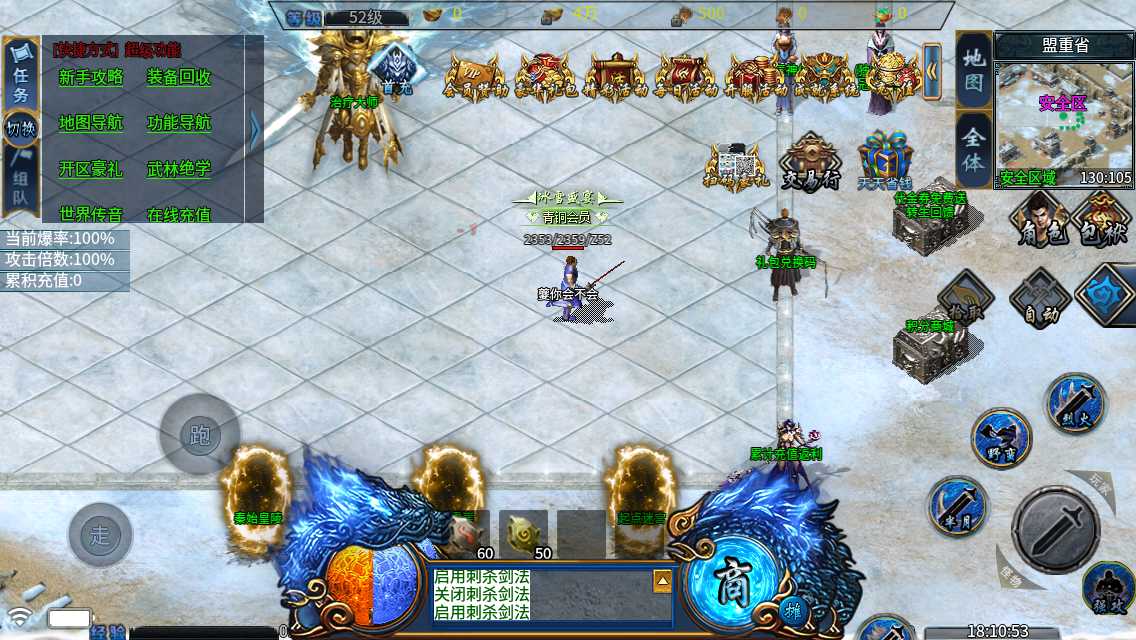This screenshot has height=640, width=1136.
Task: Activate the 半月 half-moon skill
Action: tap(958, 505)
